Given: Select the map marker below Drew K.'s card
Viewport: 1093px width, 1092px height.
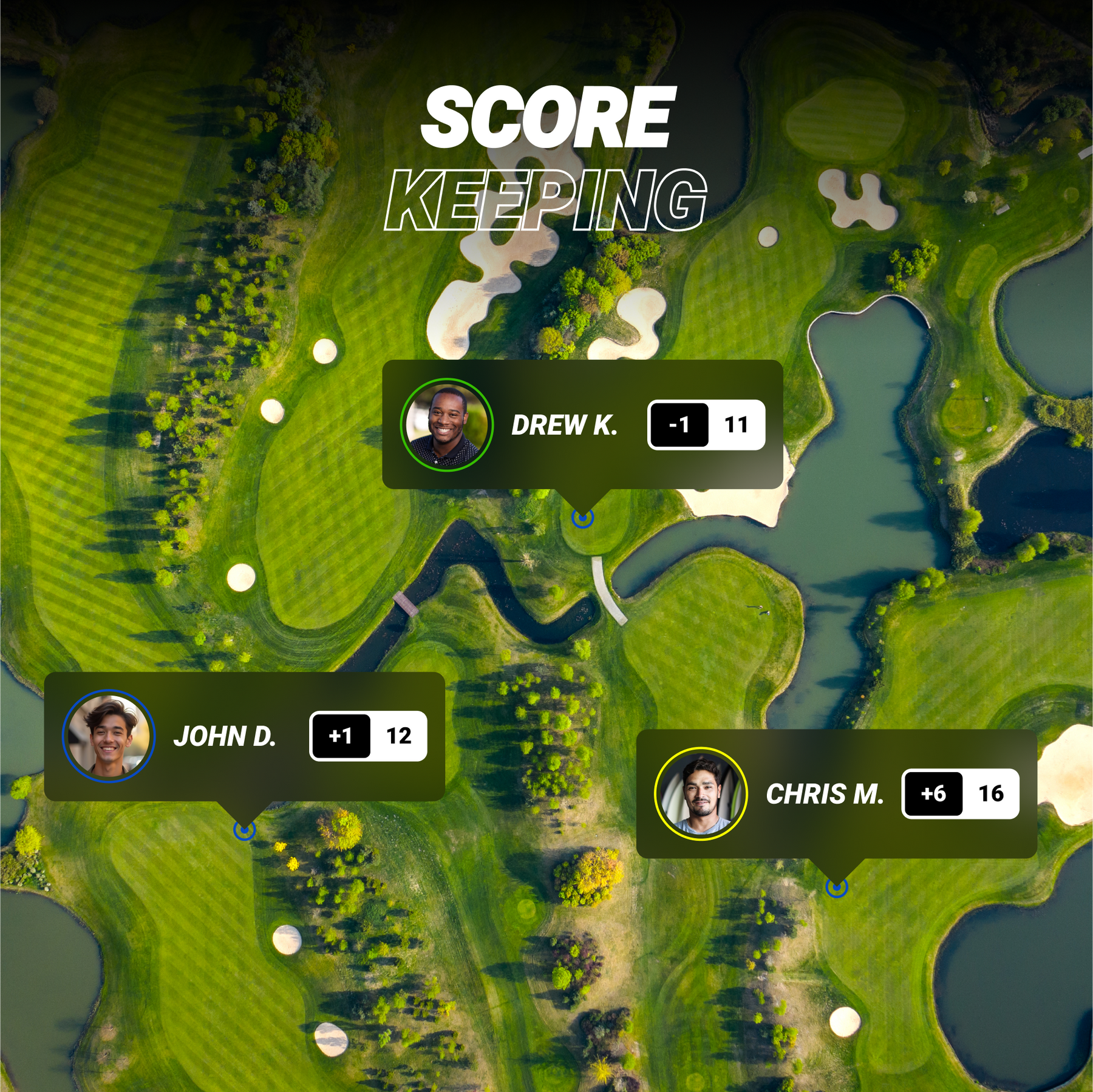Looking at the screenshot, I should click(582, 518).
